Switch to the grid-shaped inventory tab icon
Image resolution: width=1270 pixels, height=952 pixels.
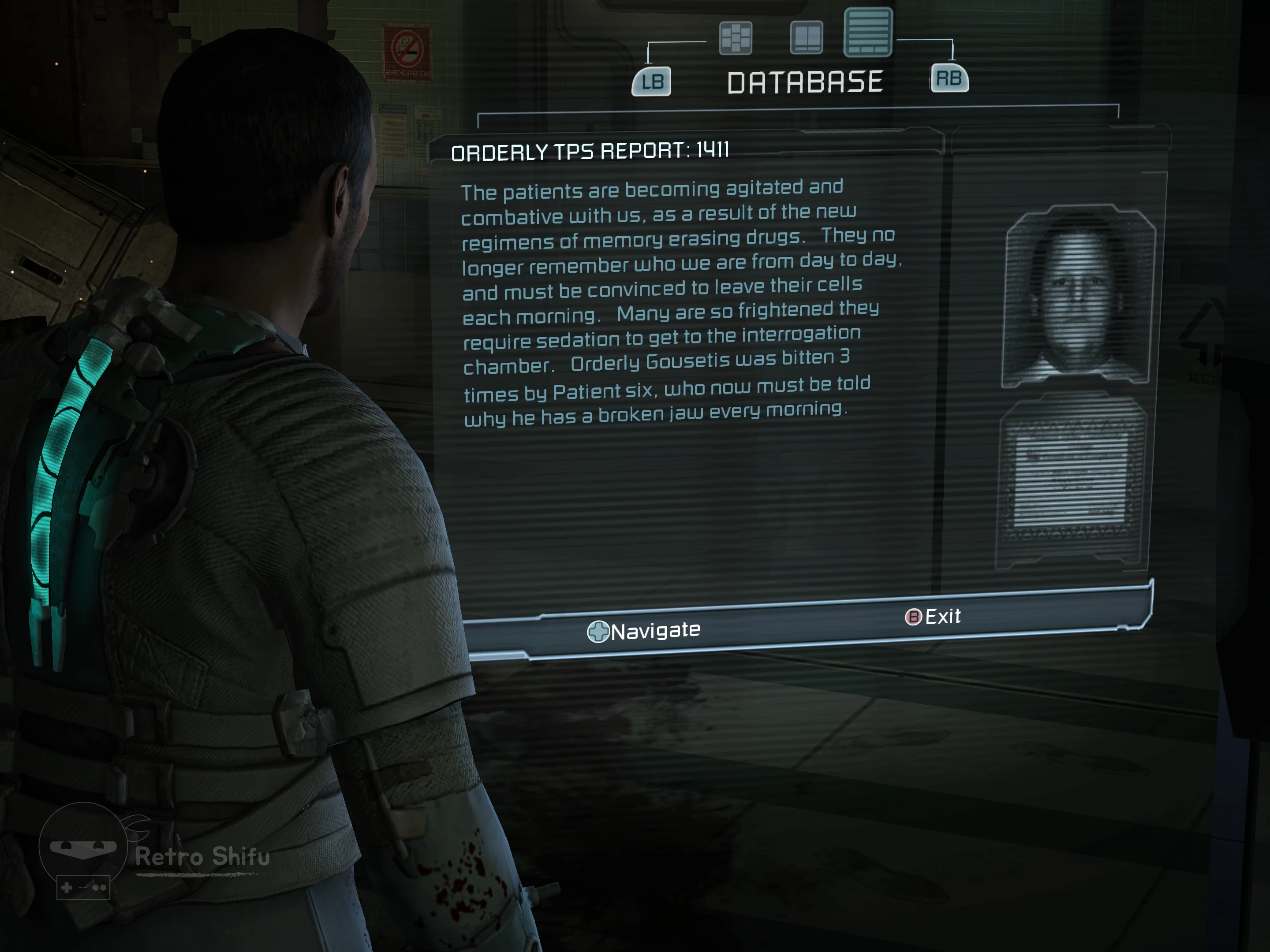coord(736,38)
